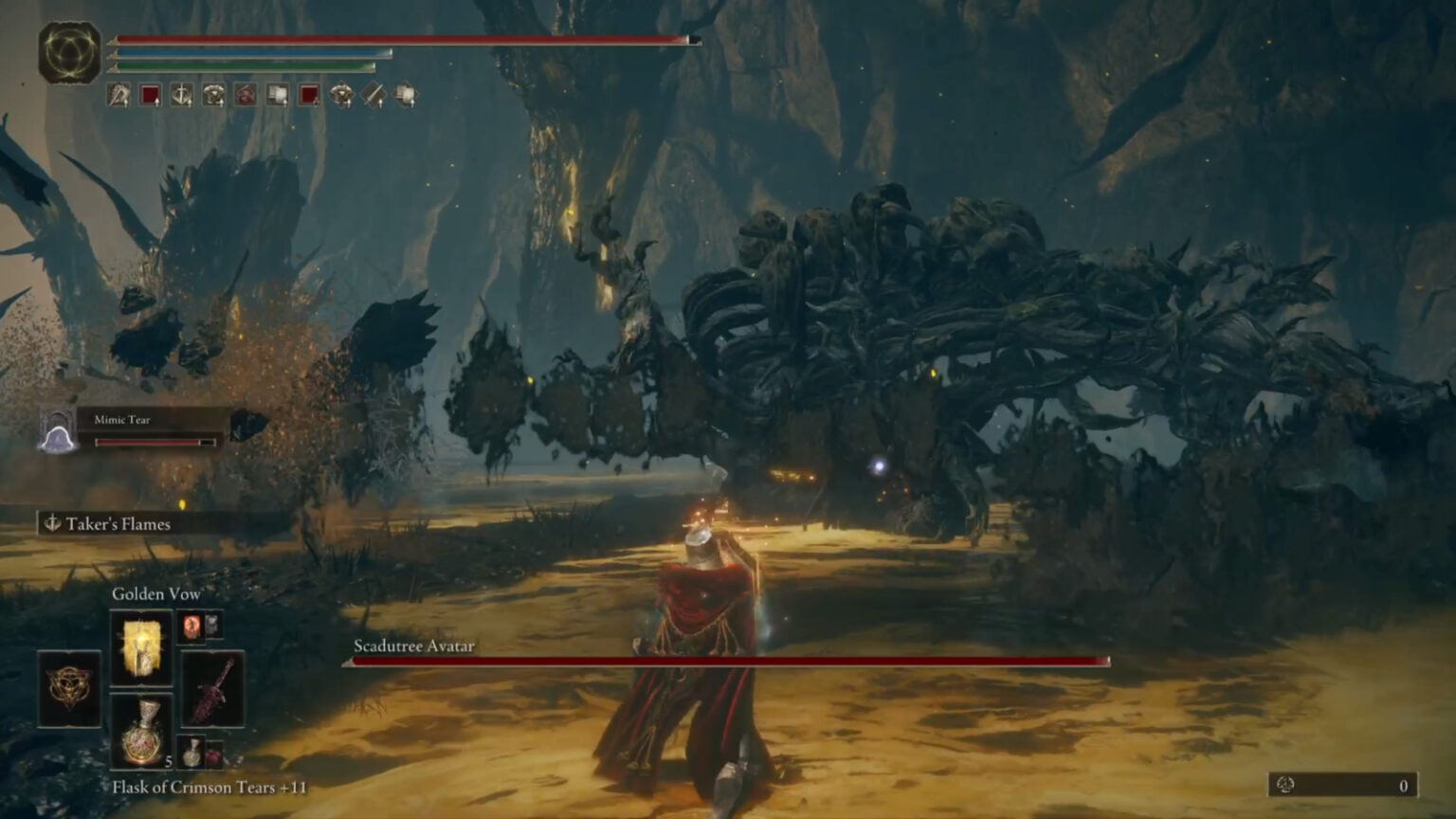
Task: Click the Taker's Flames text label
Action: (x=116, y=522)
